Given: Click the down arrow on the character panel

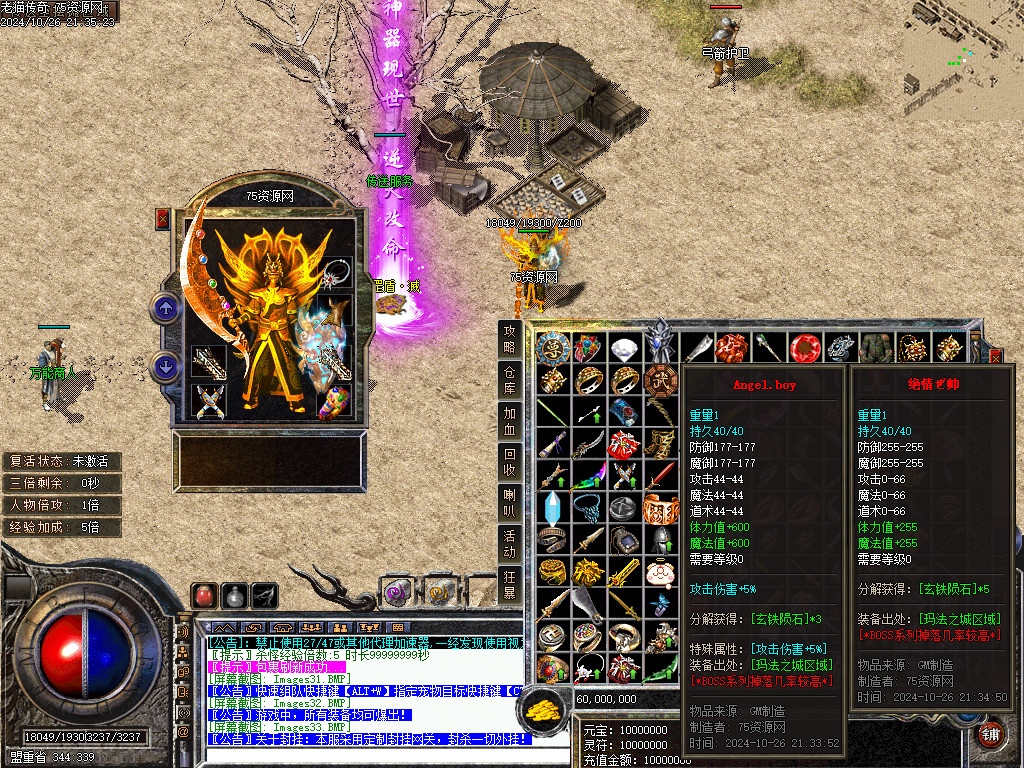Looking at the screenshot, I should 165,367.
